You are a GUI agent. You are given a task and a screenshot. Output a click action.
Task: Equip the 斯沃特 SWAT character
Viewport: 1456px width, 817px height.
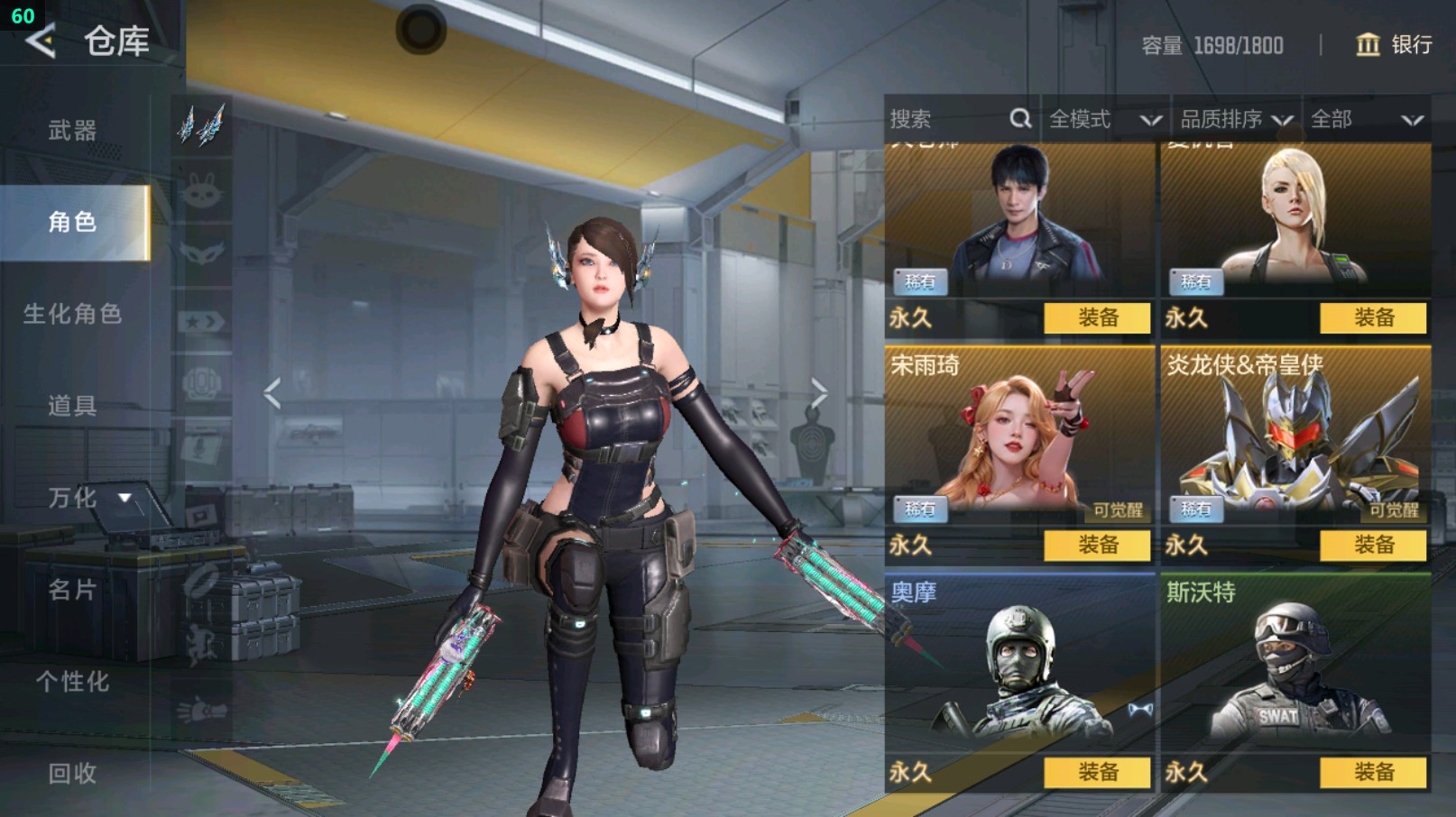[1373, 772]
